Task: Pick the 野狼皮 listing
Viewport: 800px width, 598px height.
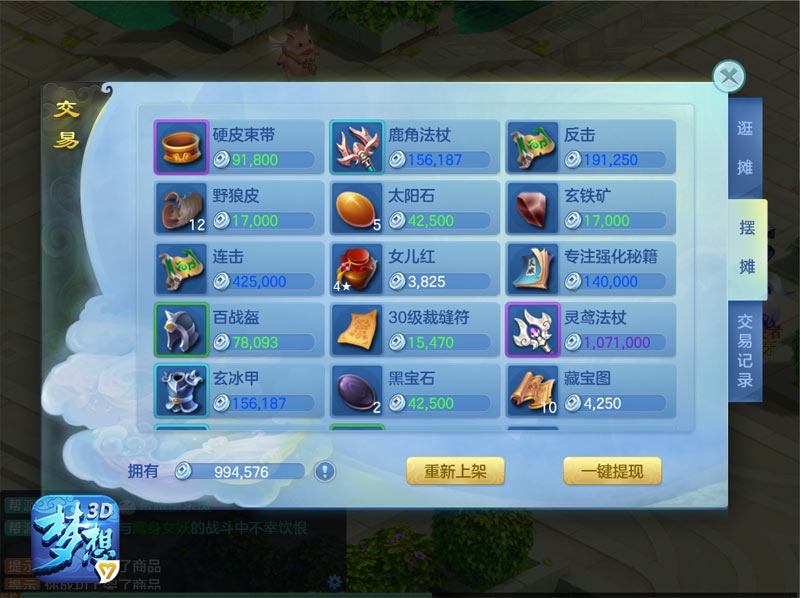Action: [x=240, y=208]
